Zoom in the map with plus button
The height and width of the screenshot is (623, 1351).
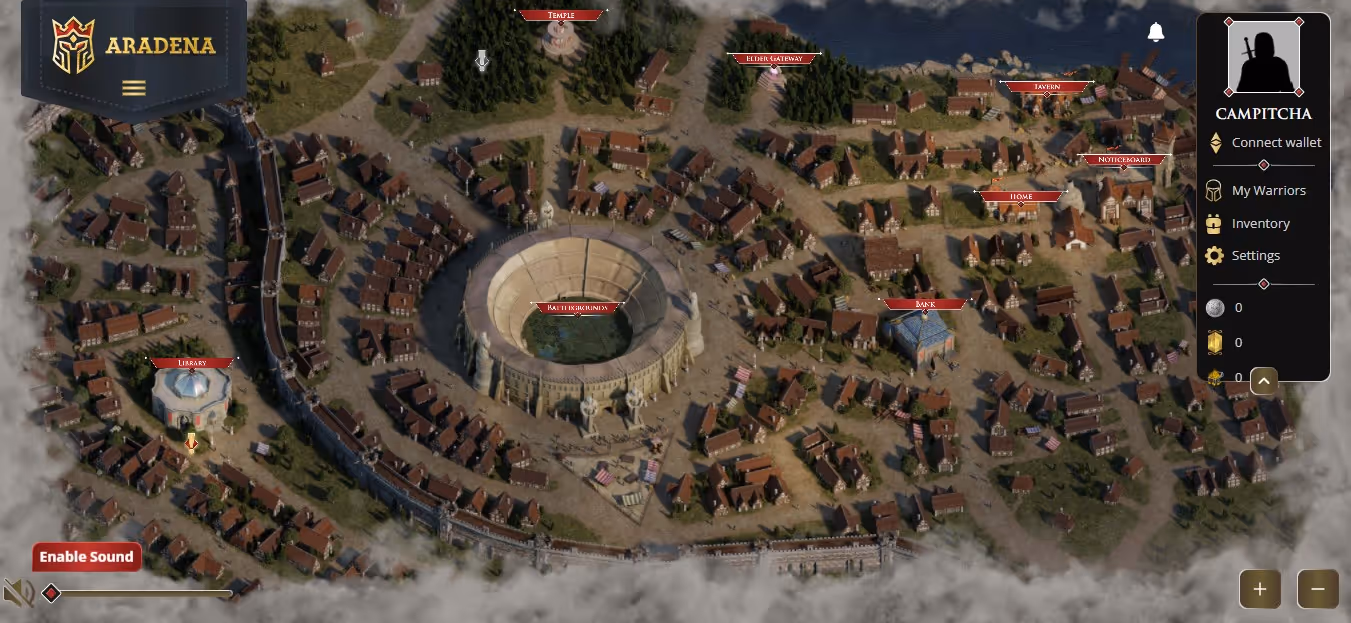[1260, 589]
